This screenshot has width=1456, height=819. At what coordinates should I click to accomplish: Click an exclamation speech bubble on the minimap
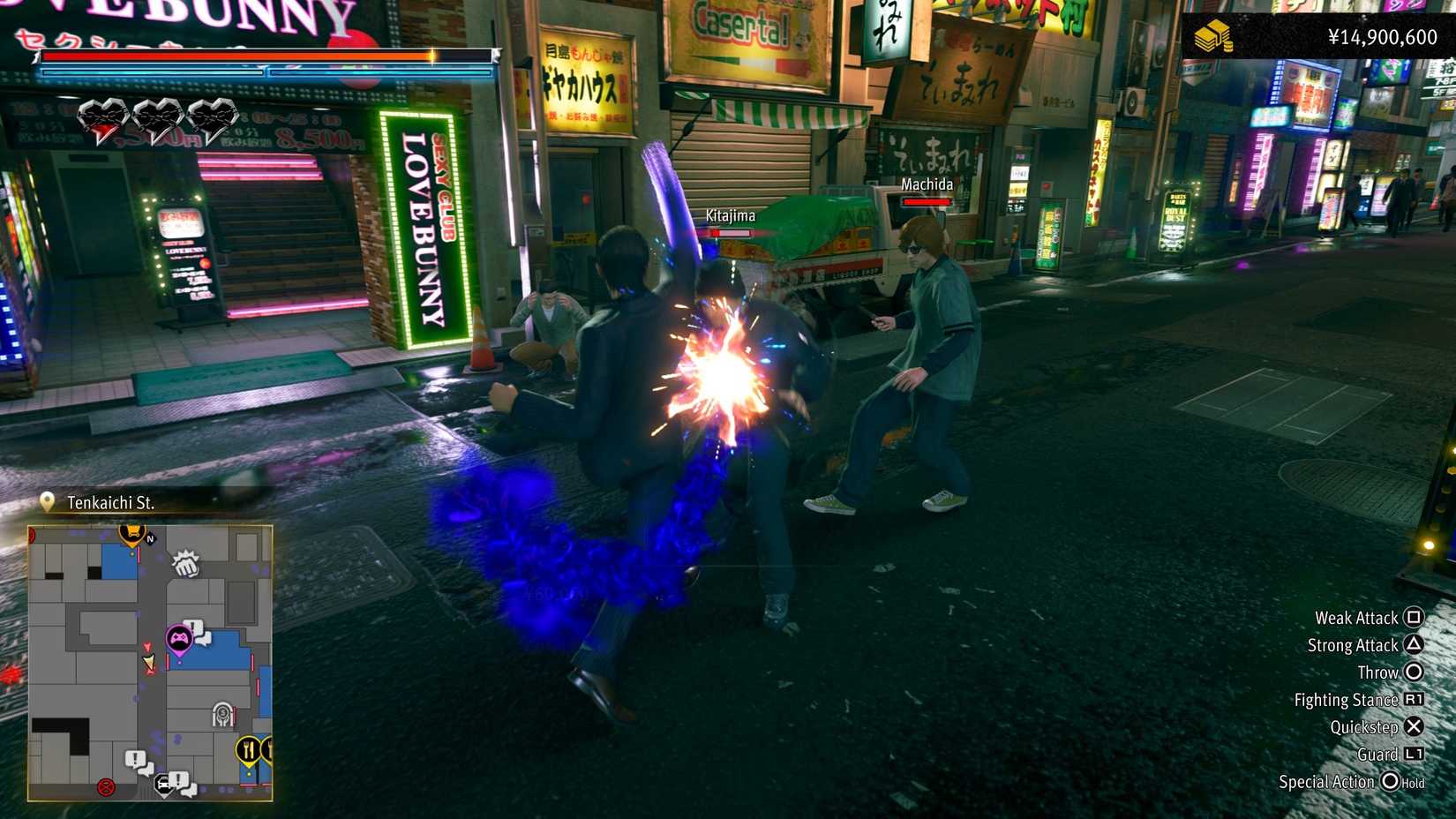tap(135, 757)
